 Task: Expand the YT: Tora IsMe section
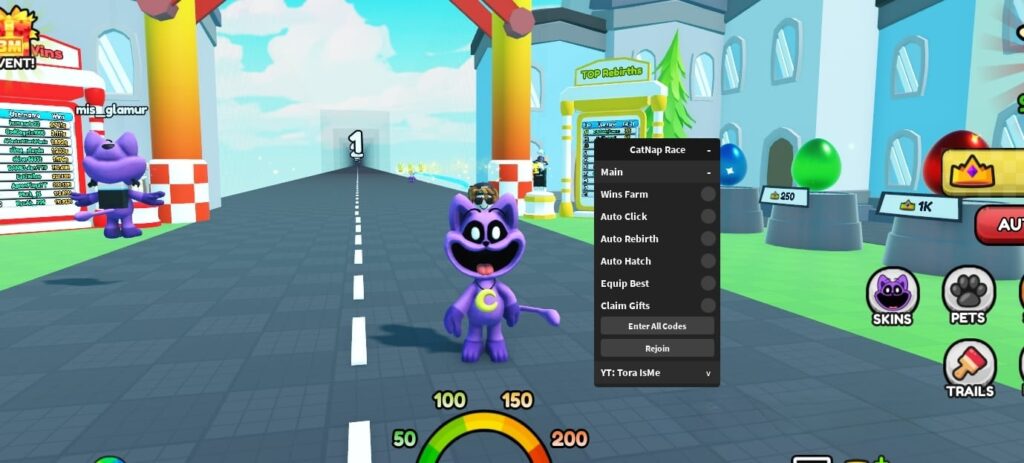pyautogui.click(x=708, y=373)
